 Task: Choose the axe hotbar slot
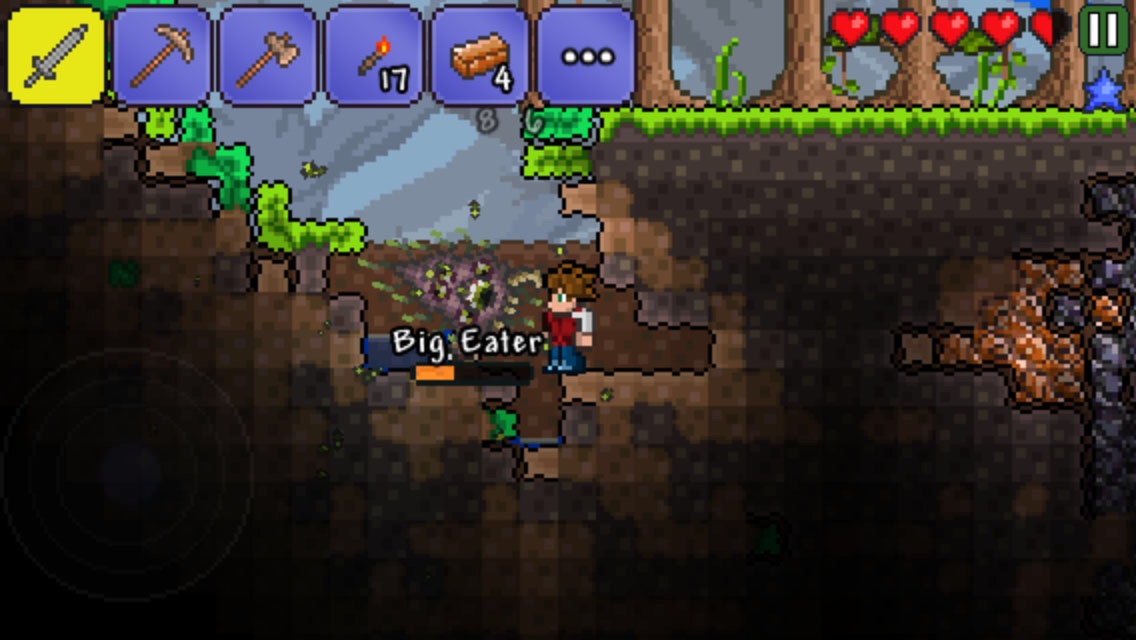click(268, 56)
